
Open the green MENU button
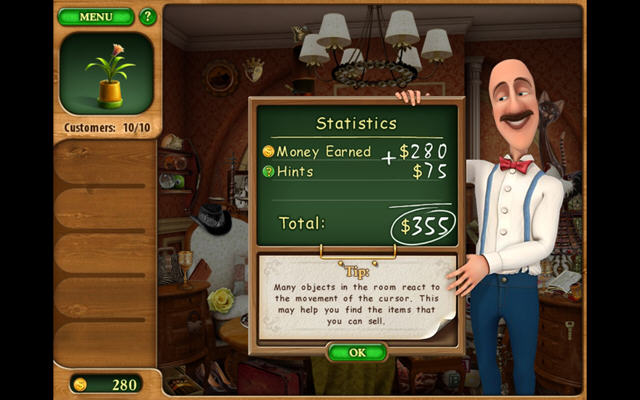point(96,17)
